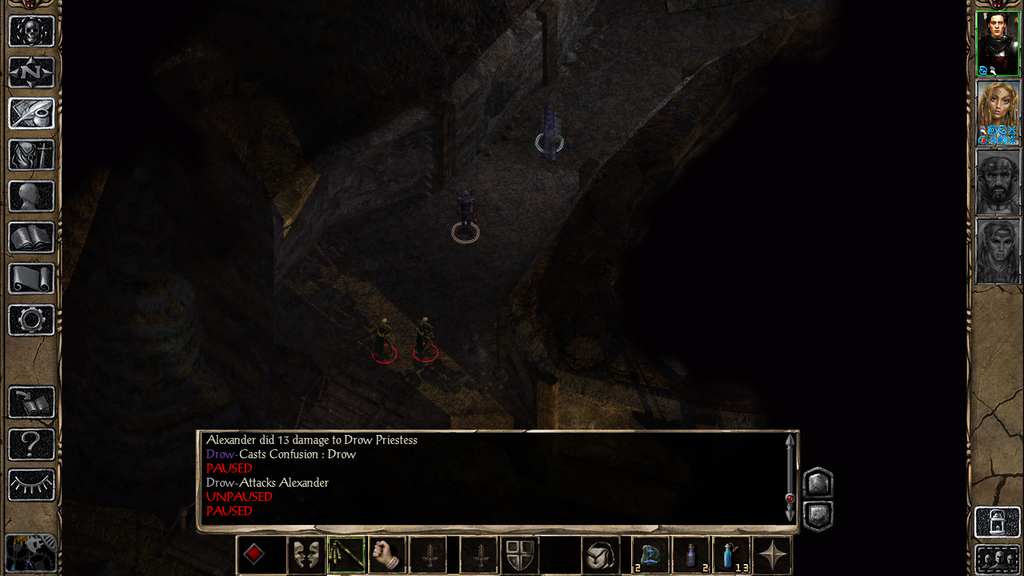
Task: Click the quartered shield button
Action: point(519,555)
